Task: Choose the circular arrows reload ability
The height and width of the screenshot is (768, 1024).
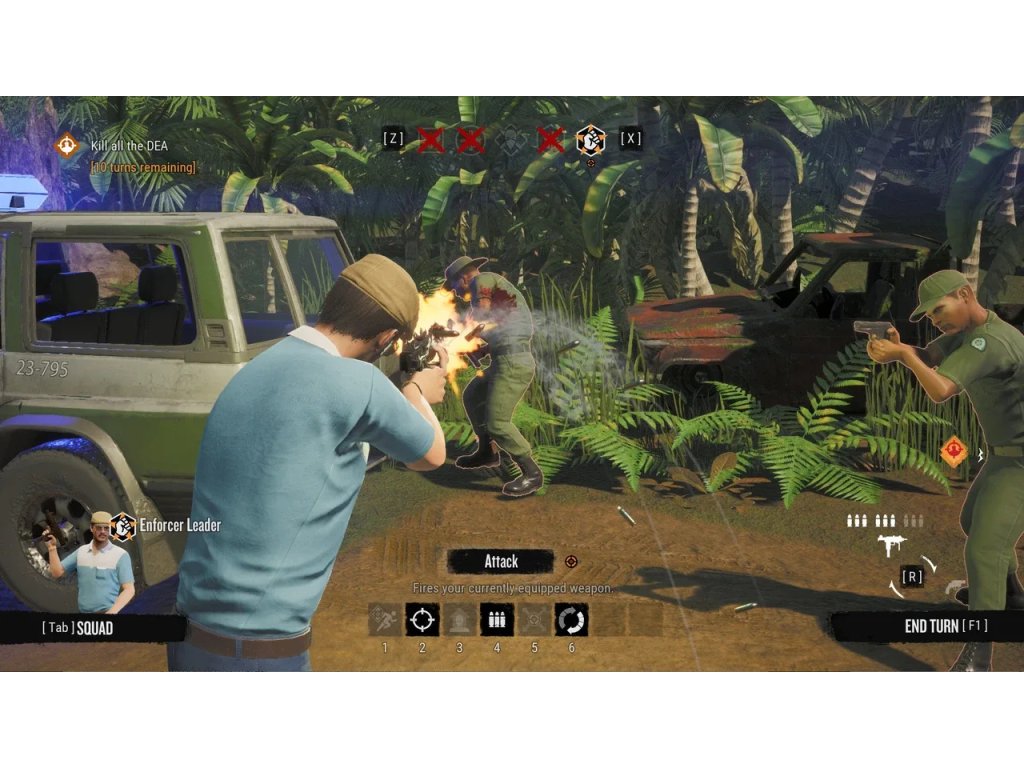Action: [x=571, y=620]
